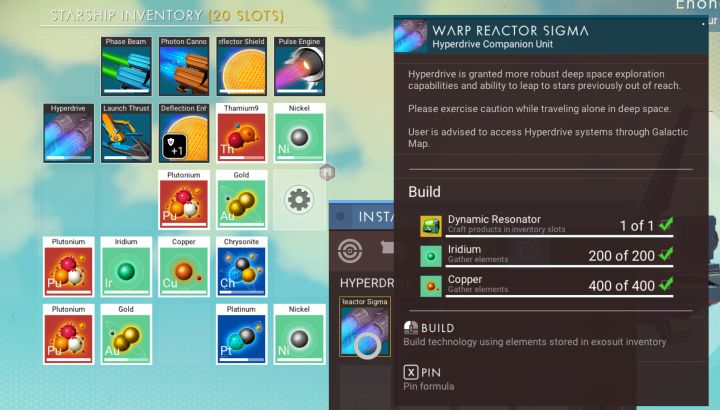Pick the Deflection Enhancement +1 slot
The height and width of the screenshot is (410, 720).
point(185,133)
